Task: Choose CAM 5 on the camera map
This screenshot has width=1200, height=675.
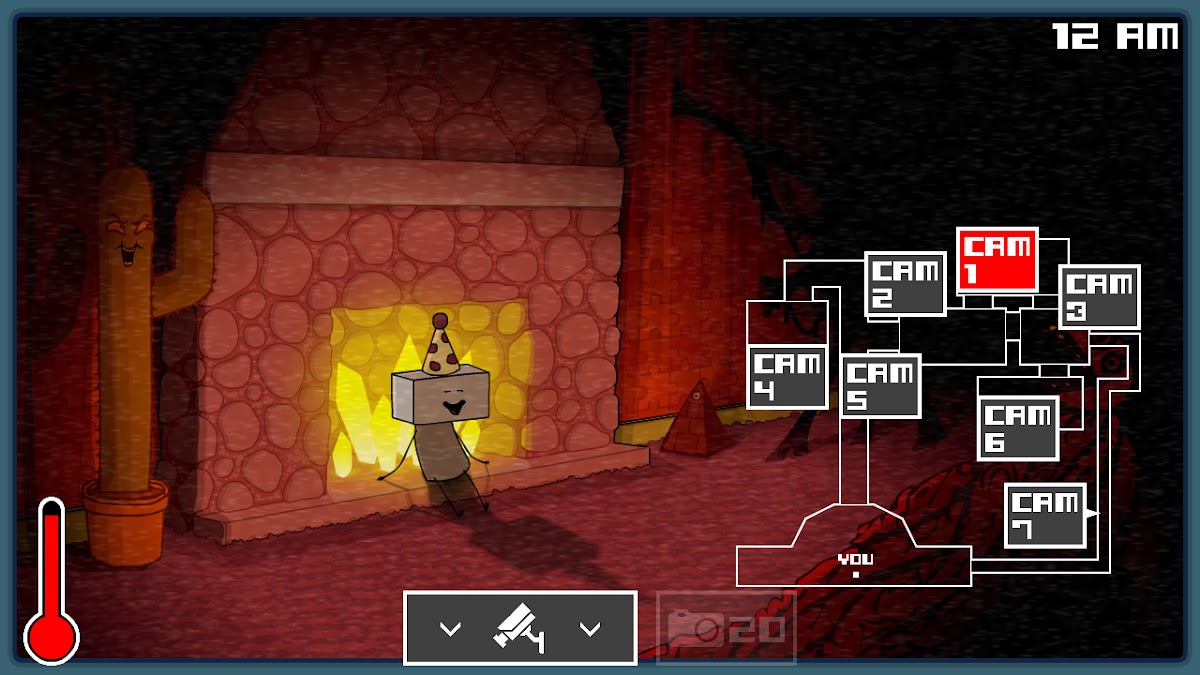Action: 880,386
